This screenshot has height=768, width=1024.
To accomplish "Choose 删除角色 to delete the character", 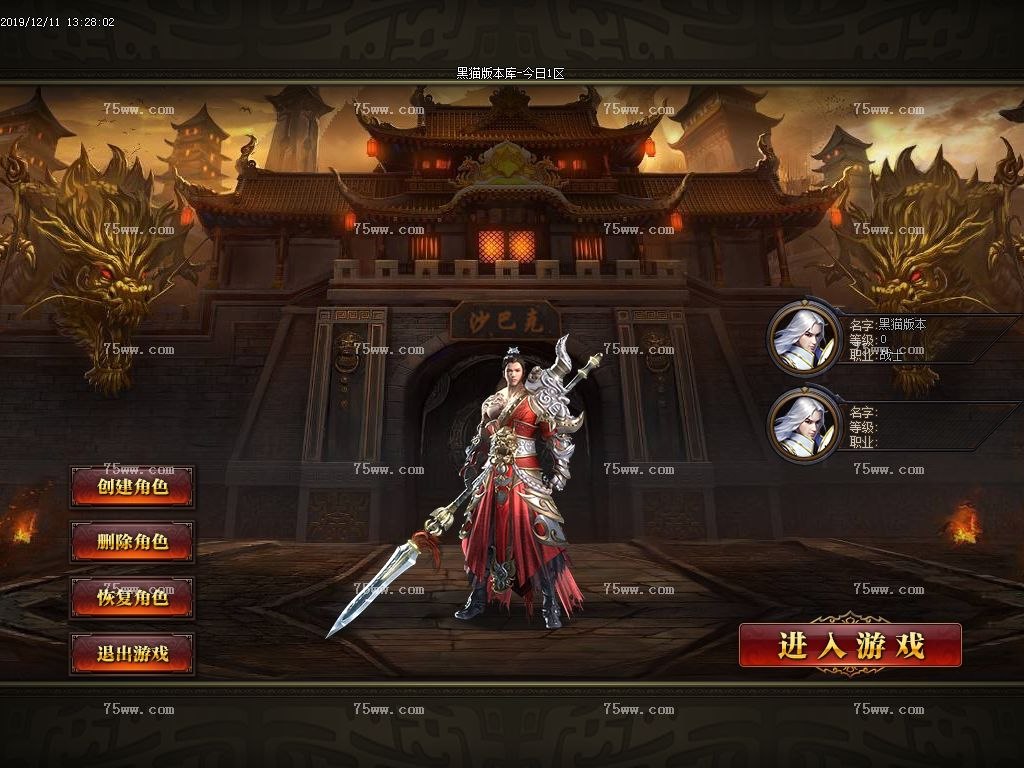I will (132, 542).
